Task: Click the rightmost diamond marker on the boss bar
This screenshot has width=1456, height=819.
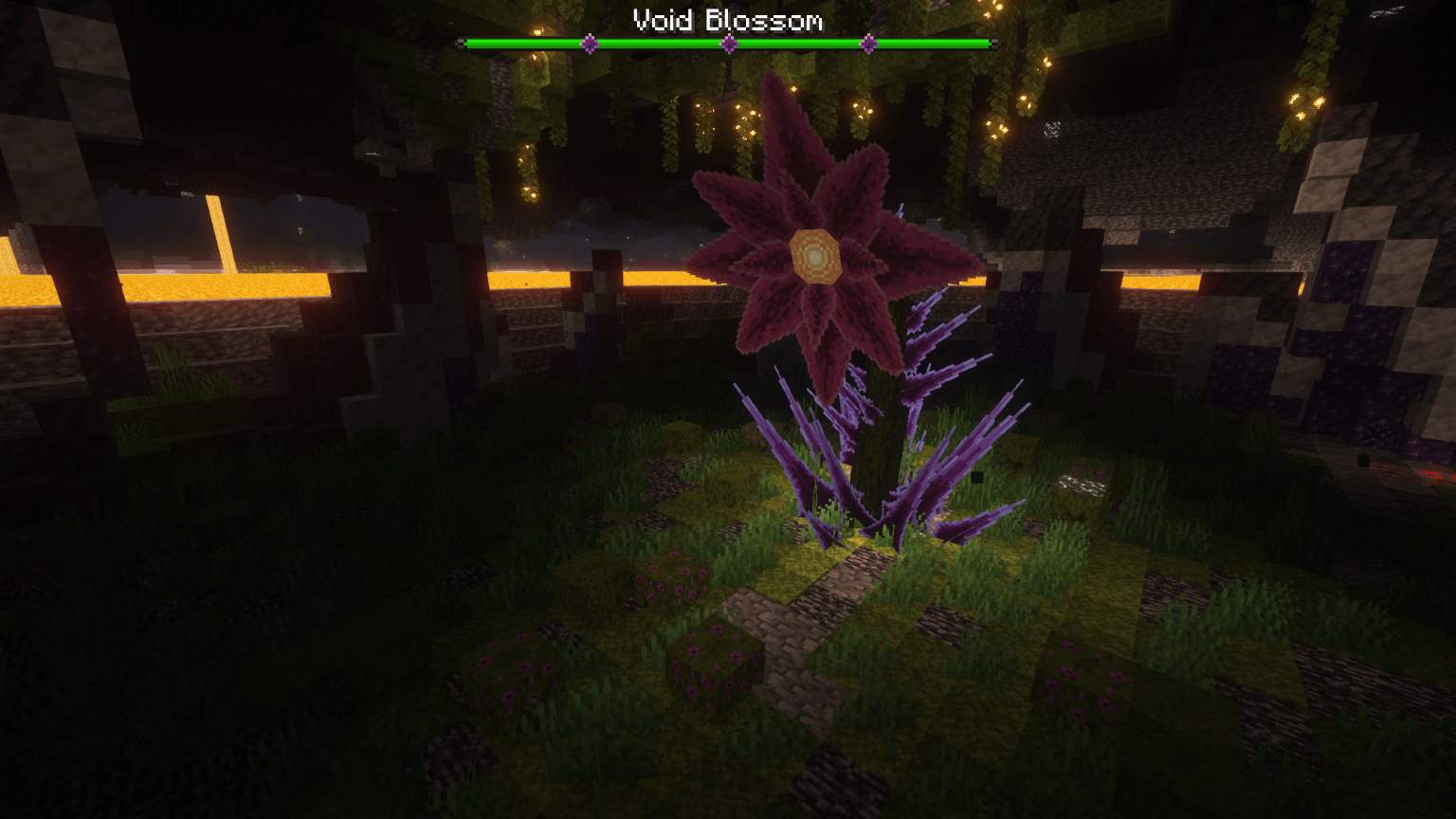Action: tap(867, 42)
